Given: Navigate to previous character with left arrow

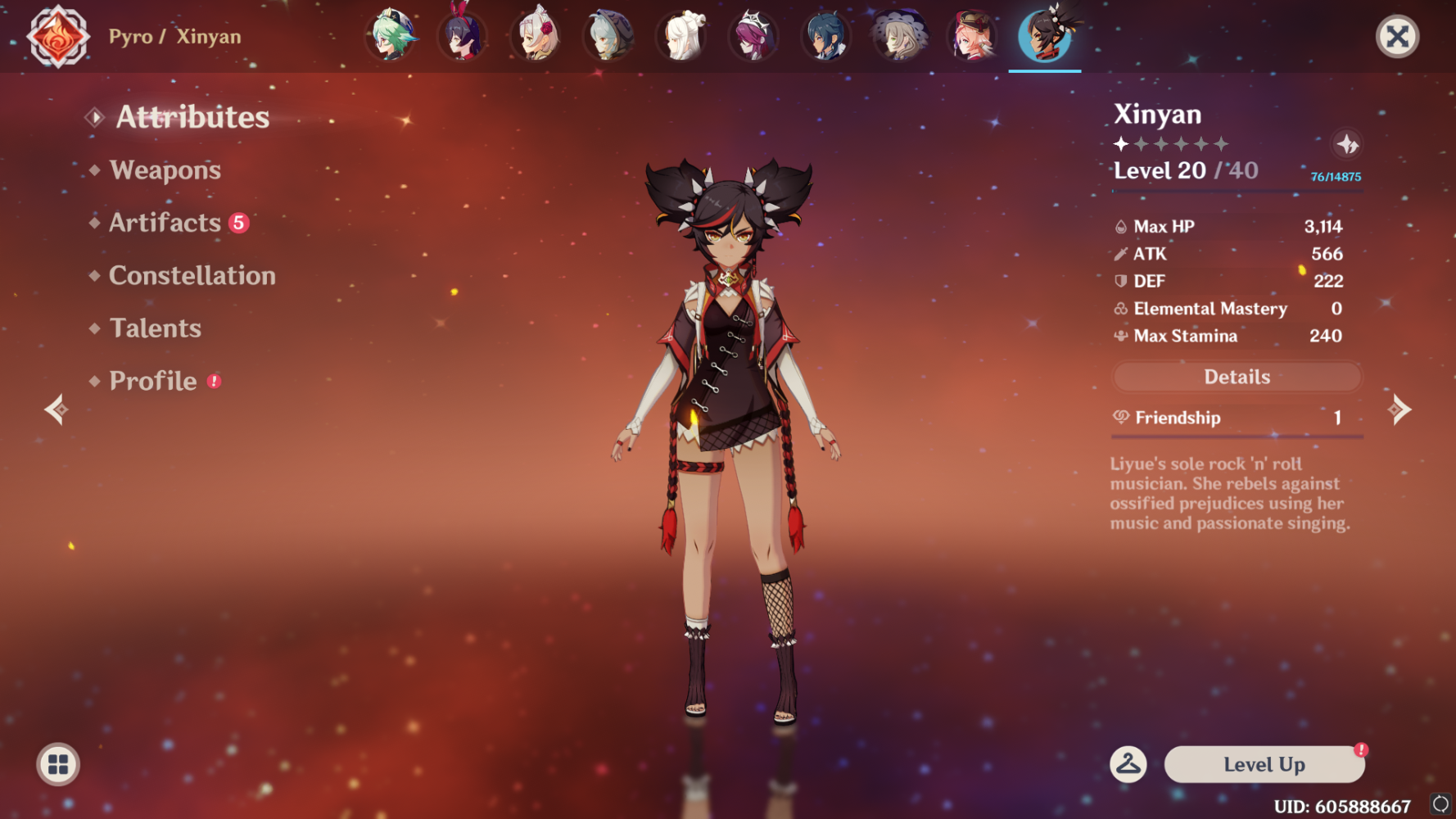Looking at the screenshot, I should tap(55, 409).
